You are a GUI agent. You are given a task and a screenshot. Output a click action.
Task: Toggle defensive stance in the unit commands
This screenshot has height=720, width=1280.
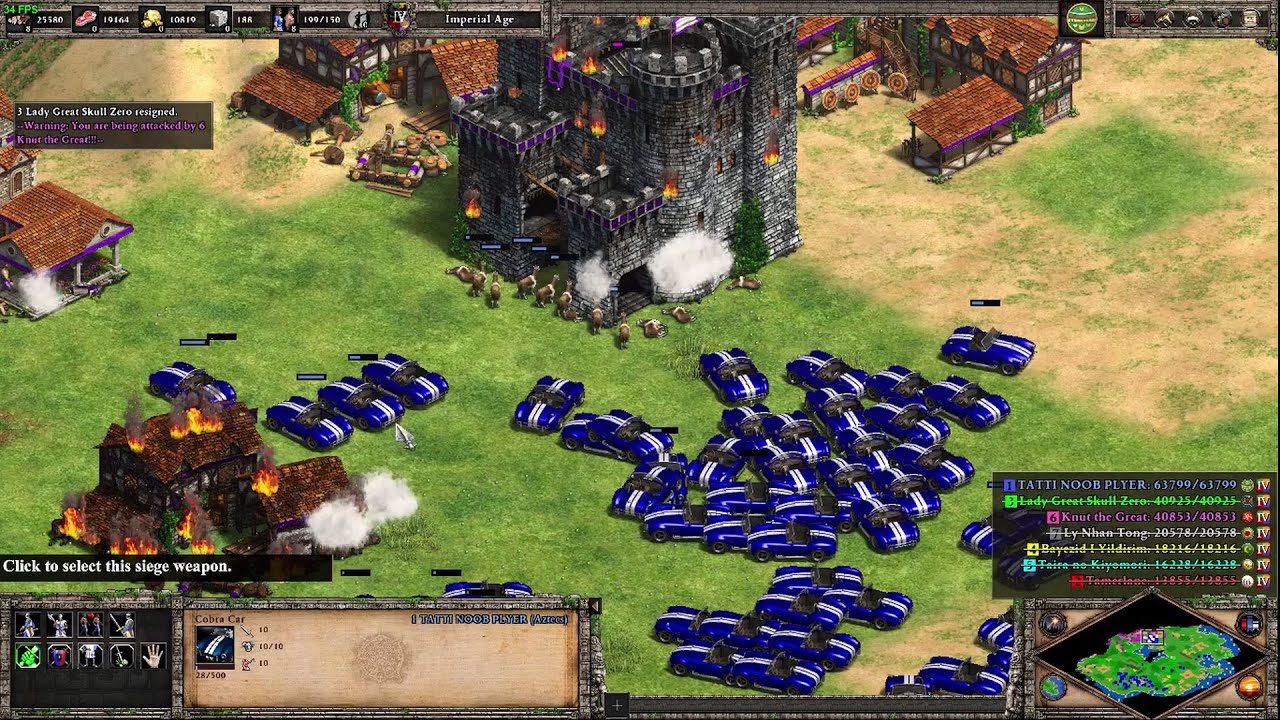point(57,654)
